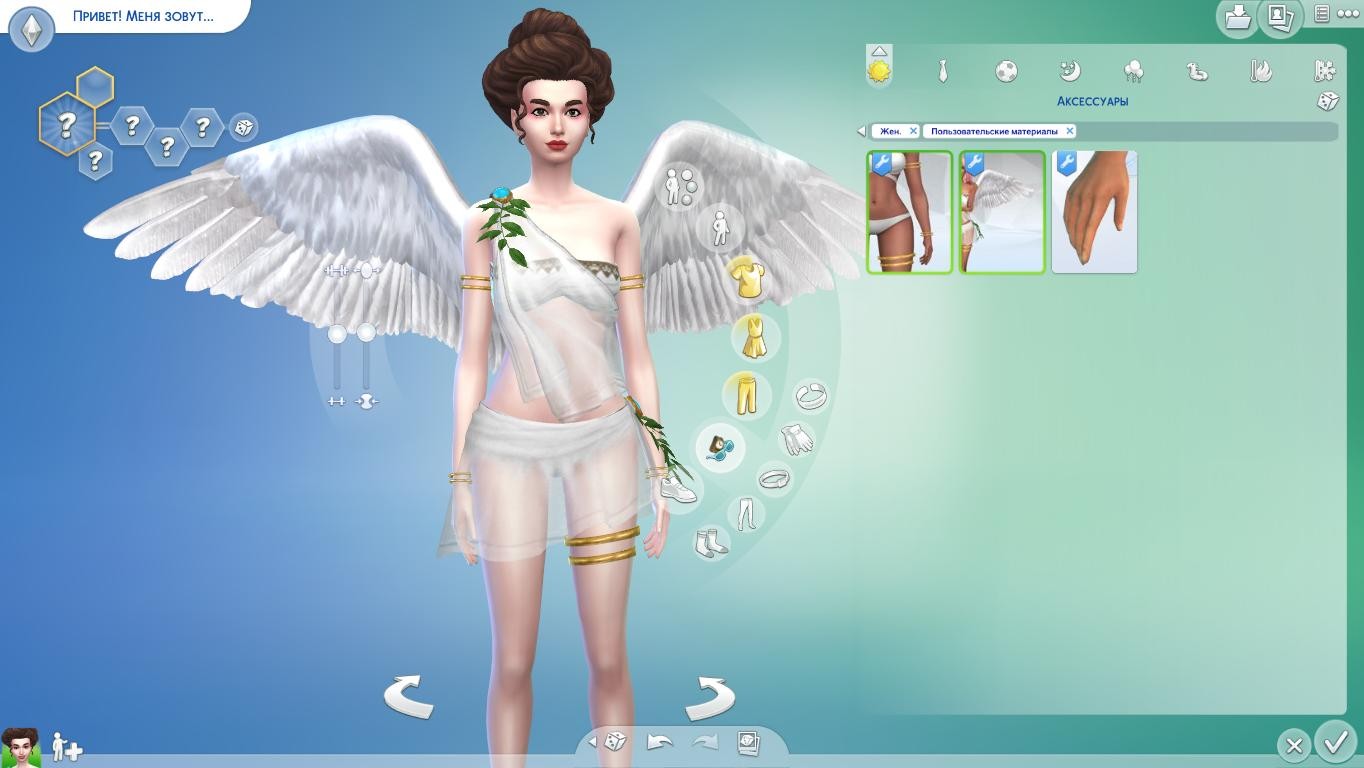1364x768 pixels.
Task: Remove the "Жен." filter tag
Action: pos(913,131)
